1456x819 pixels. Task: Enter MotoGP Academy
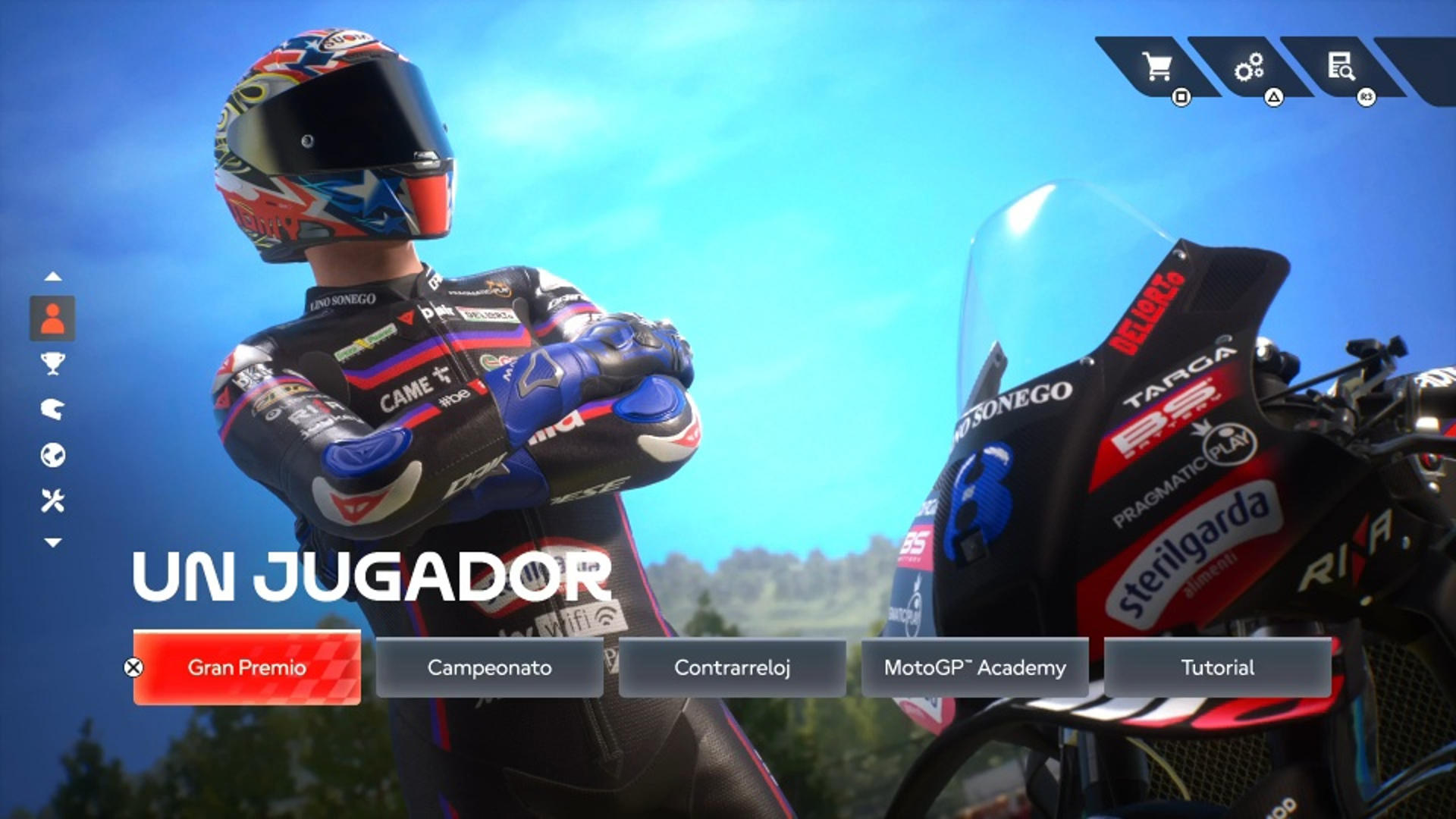[x=974, y=667]
